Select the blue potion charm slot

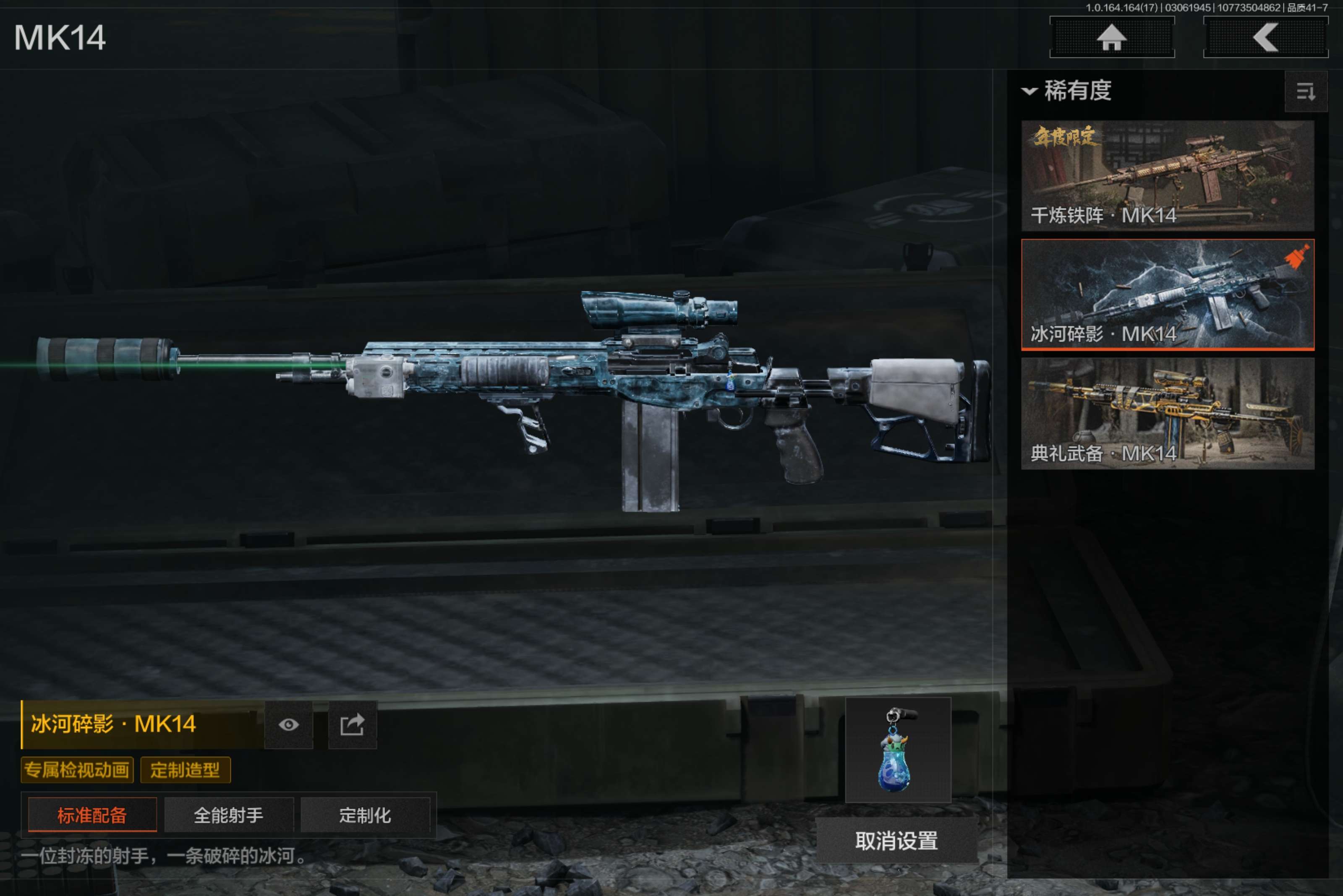898,750
